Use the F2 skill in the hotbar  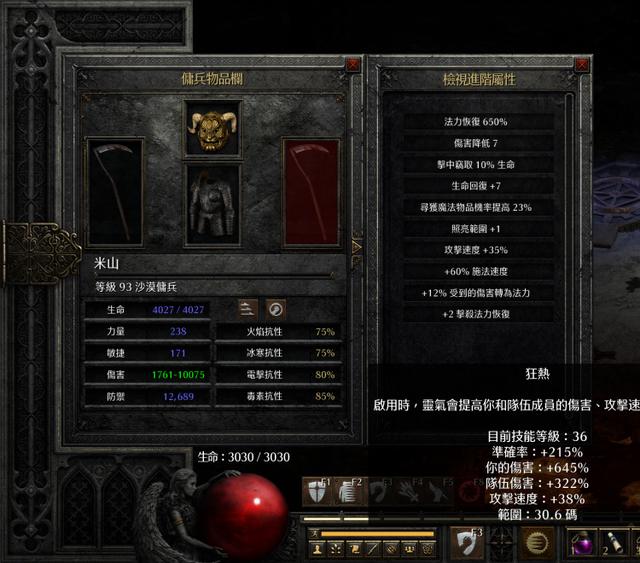[347, 491]
